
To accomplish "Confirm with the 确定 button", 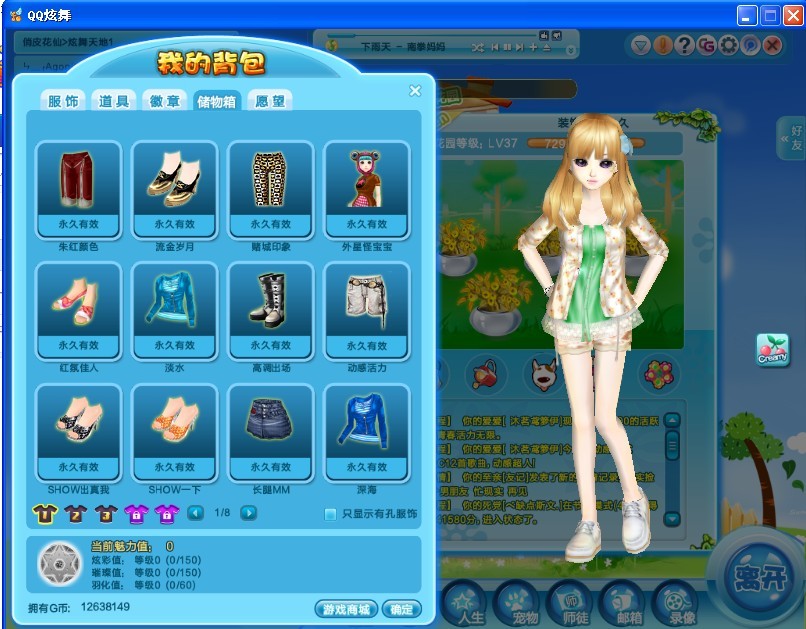I will (x=402, y=609).
